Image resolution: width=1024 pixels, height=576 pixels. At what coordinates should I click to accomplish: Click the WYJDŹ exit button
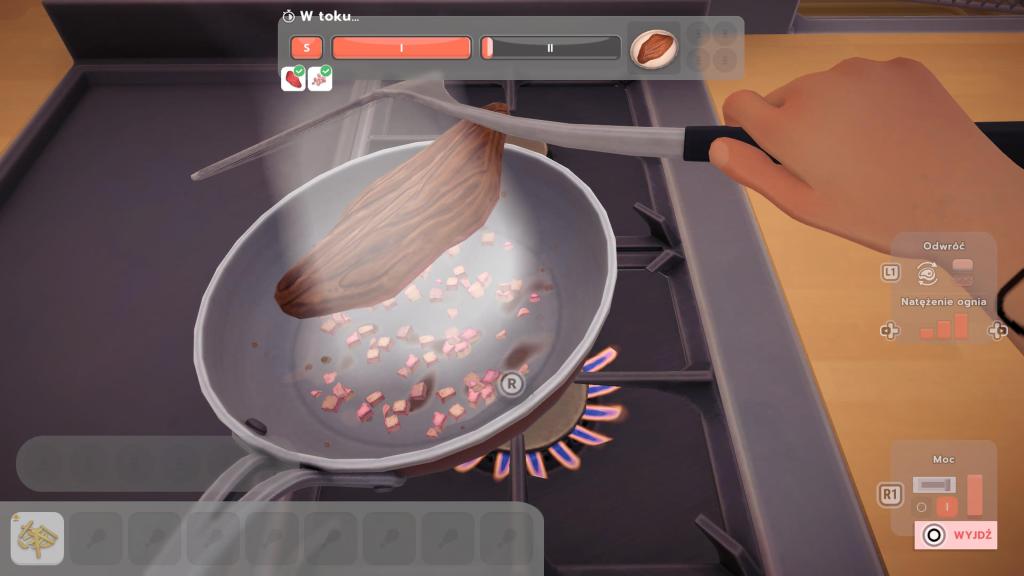coord(956,535)
